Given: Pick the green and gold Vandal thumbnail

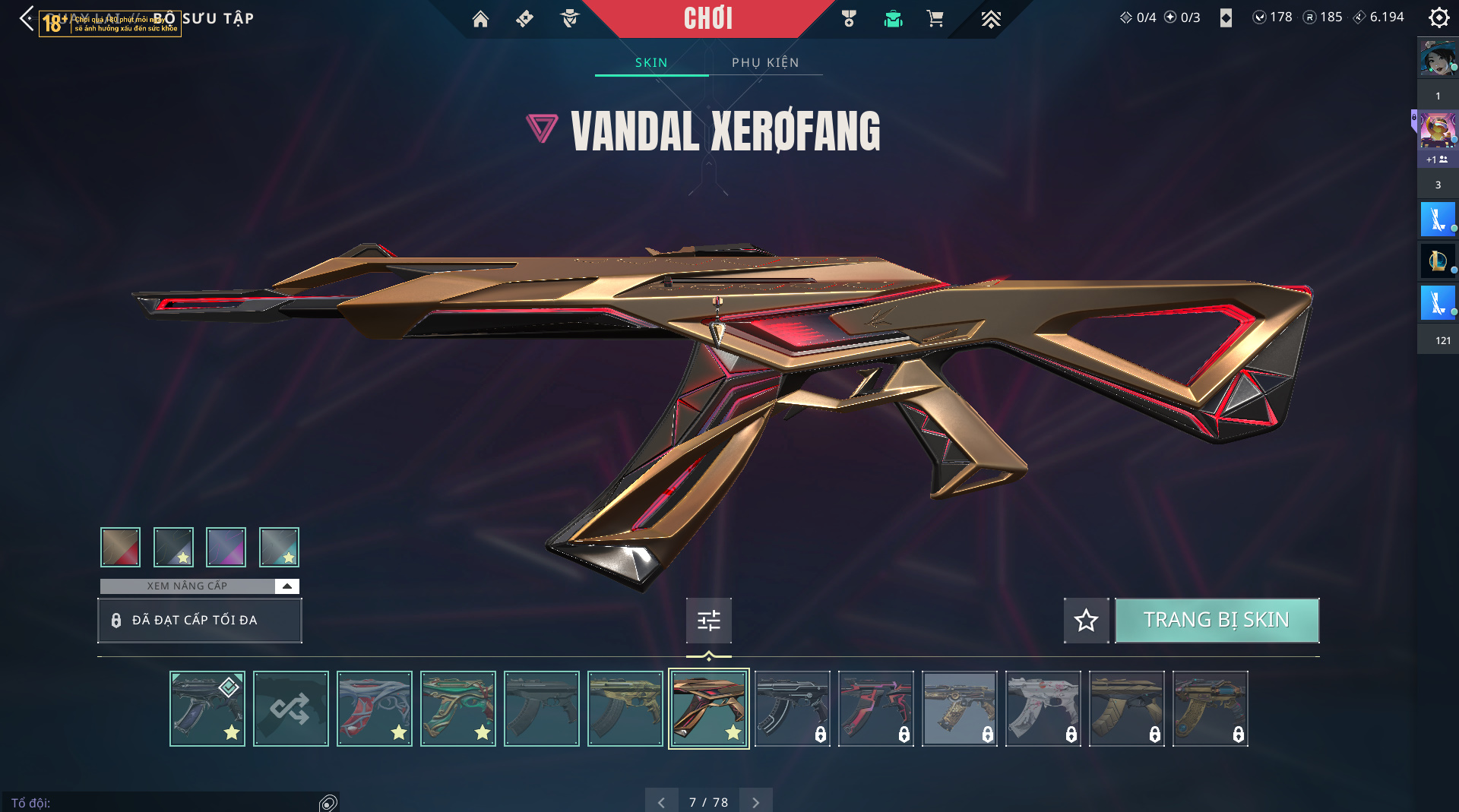Looking at the screenshot, I should (457, 709).
